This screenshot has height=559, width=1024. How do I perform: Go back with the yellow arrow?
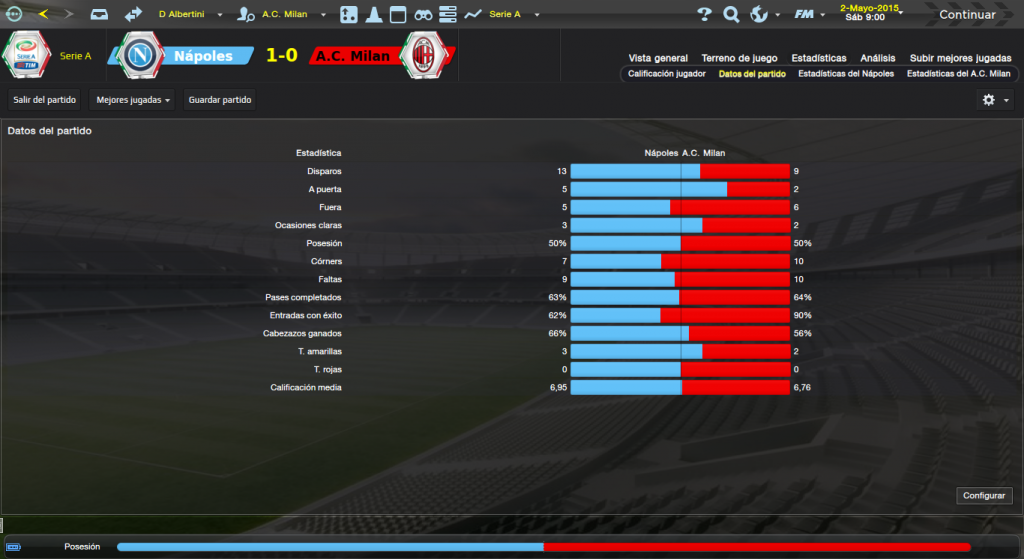coord(43,15)
